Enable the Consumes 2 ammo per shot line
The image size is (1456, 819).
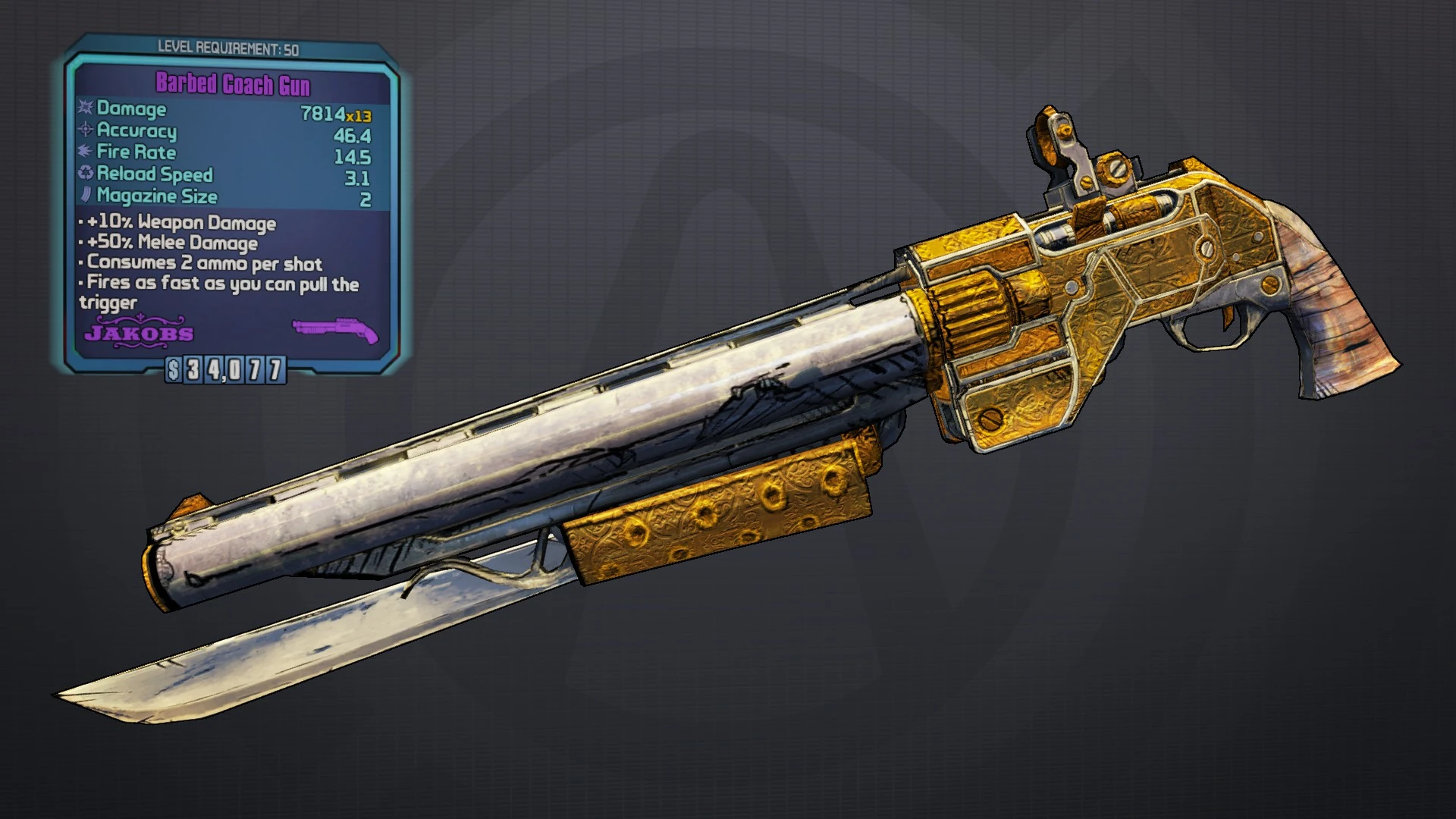pyautogui.click(x=202, y=265)
